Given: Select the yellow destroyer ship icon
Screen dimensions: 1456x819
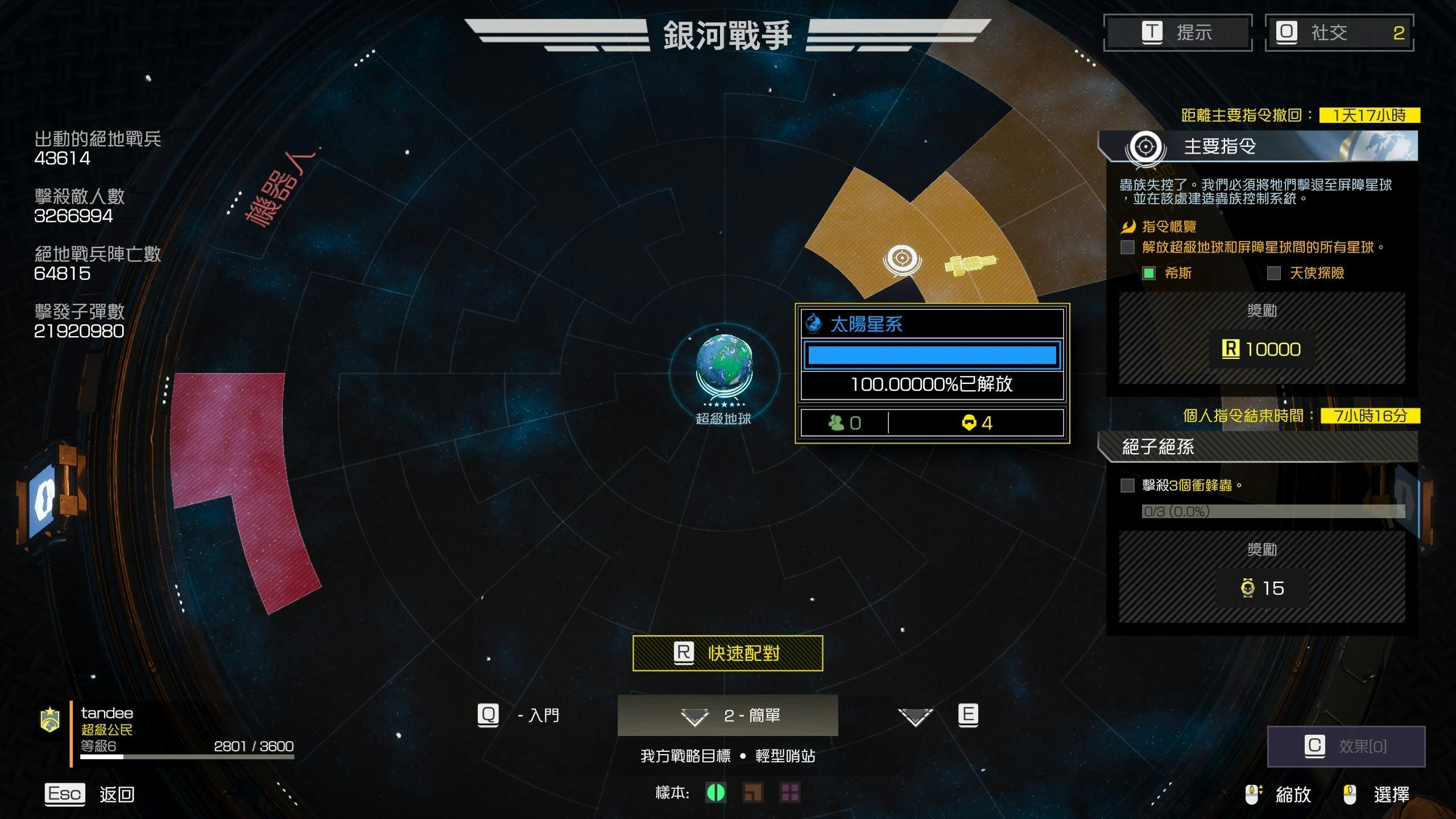Looking at the screenshot, I should coord(970,264).
